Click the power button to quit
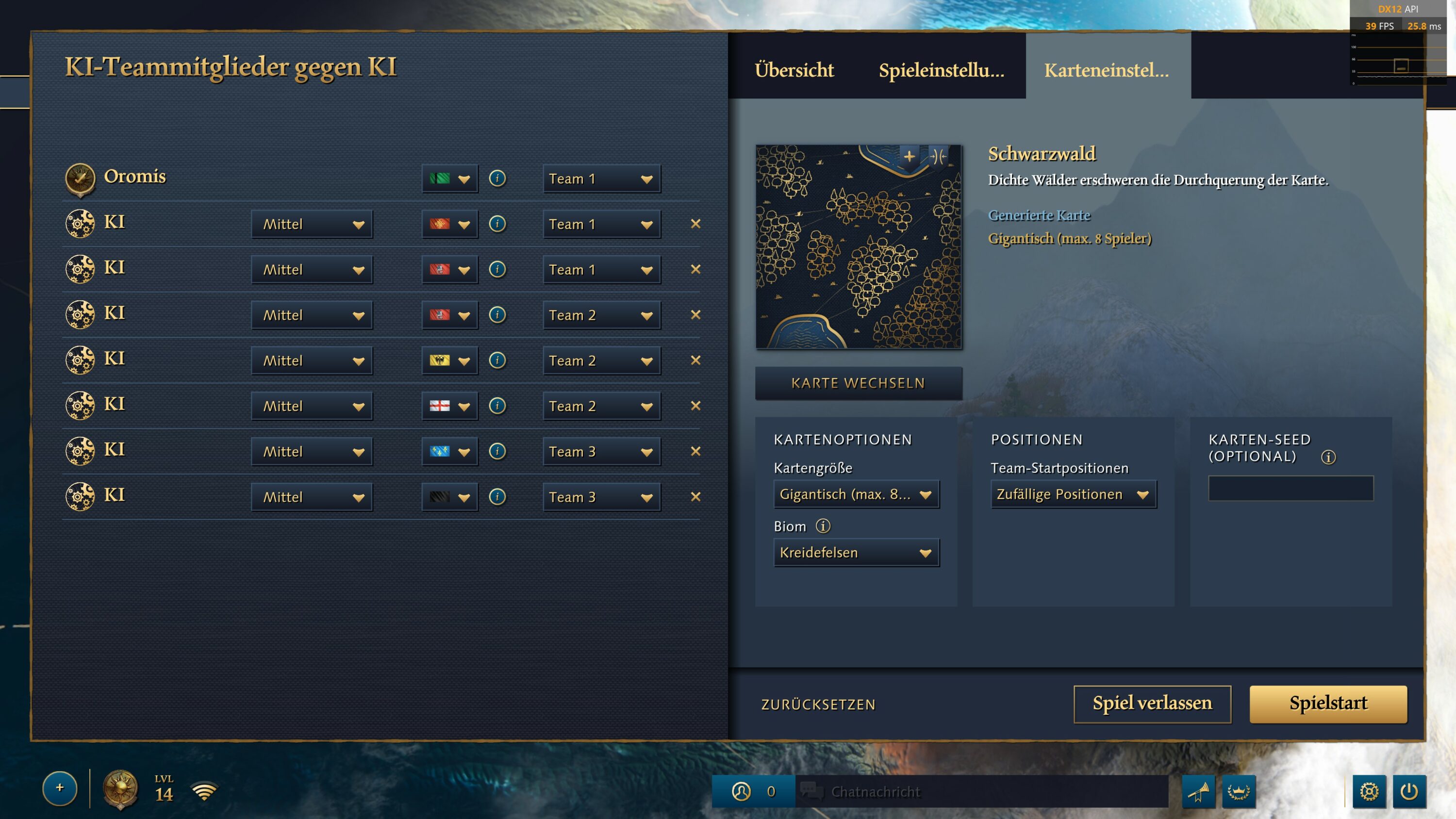The height and width of the screenshot is (819, 1456). [x=1409, y=791]
